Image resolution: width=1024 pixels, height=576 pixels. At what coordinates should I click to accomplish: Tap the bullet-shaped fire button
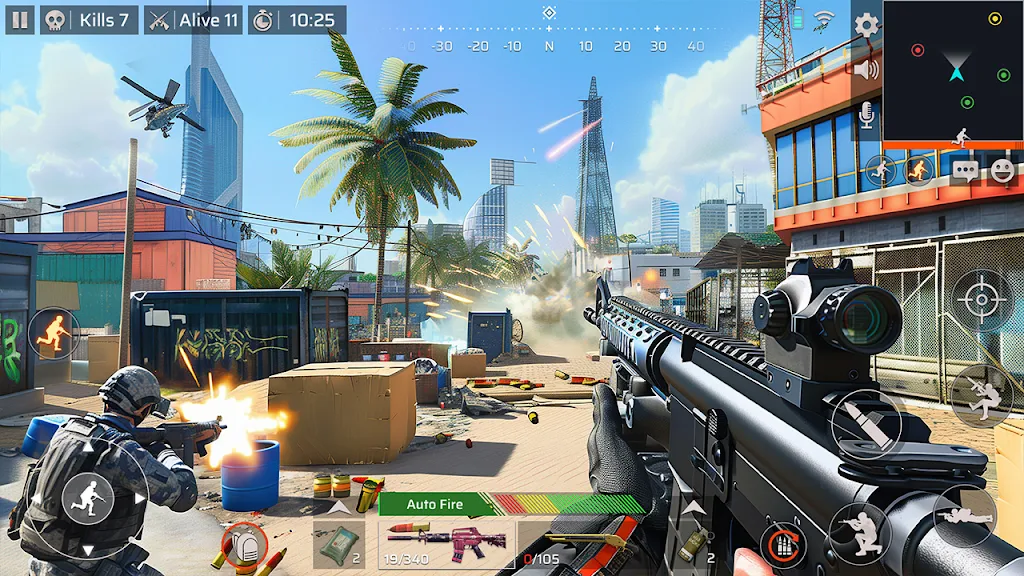[x=864, y=422]
